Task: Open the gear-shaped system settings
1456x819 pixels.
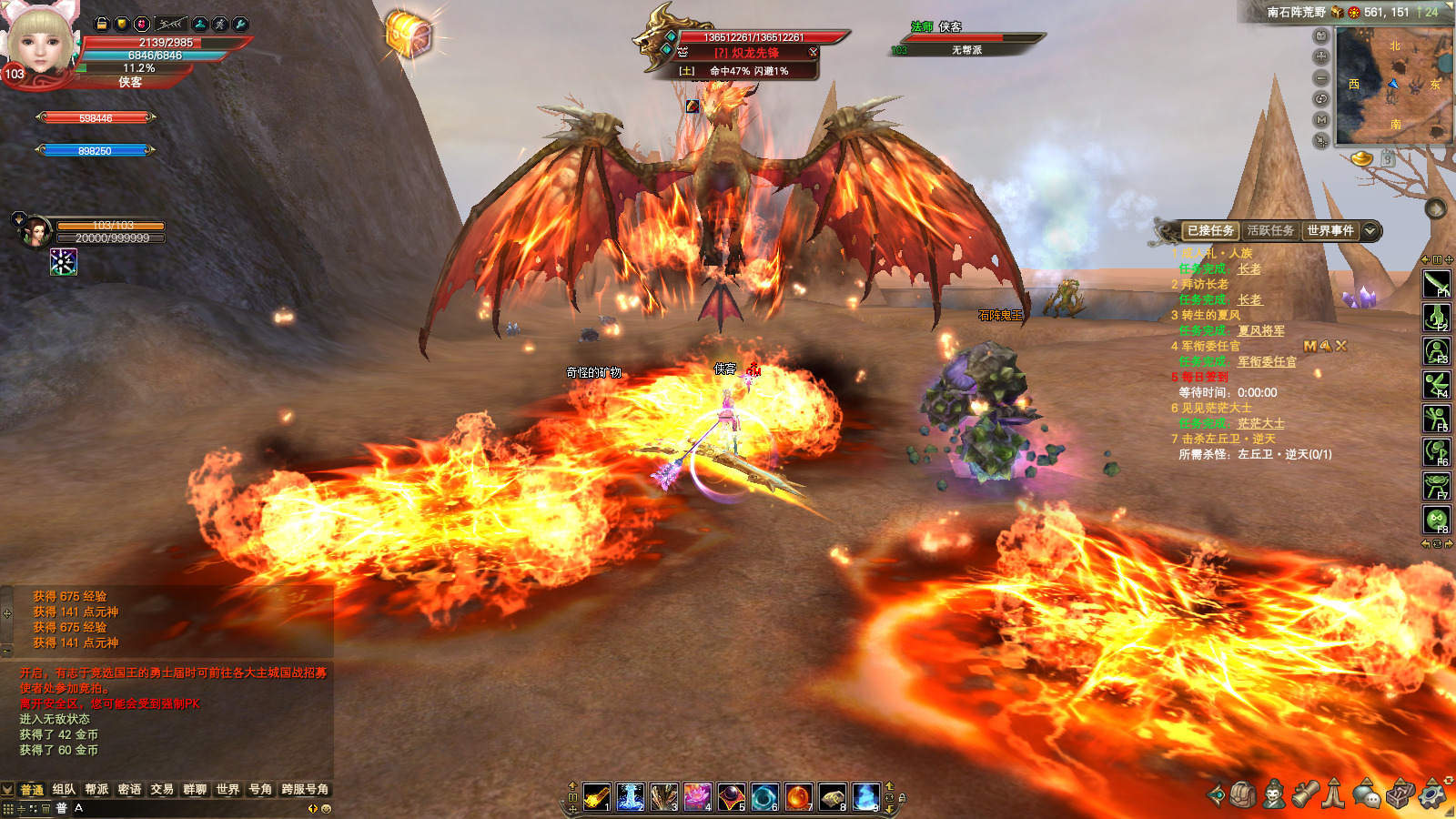Action: [1431, 794]
